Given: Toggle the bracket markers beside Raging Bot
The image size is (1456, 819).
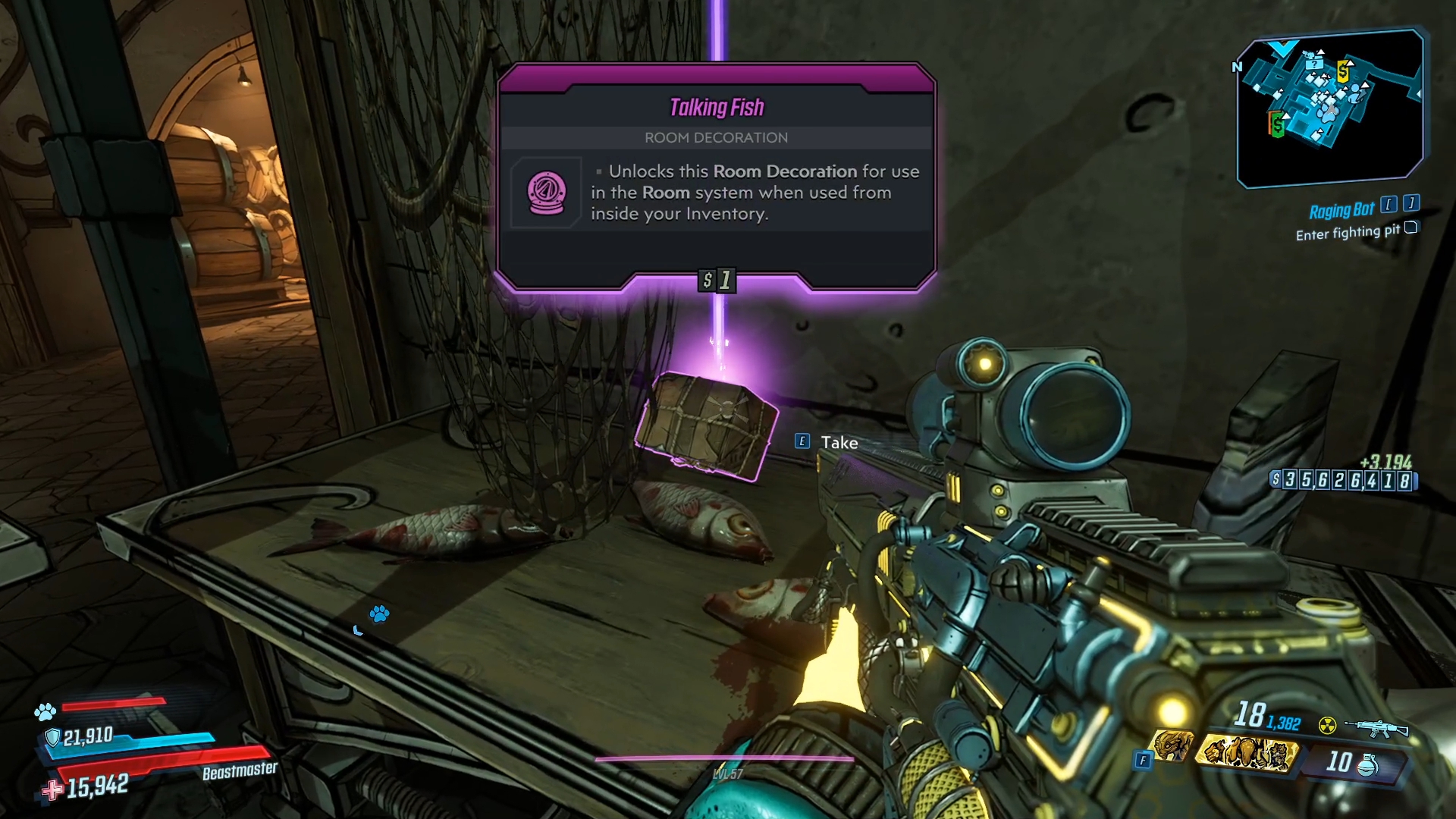Looking at the screenshot, I should [x=1398, y=206].
